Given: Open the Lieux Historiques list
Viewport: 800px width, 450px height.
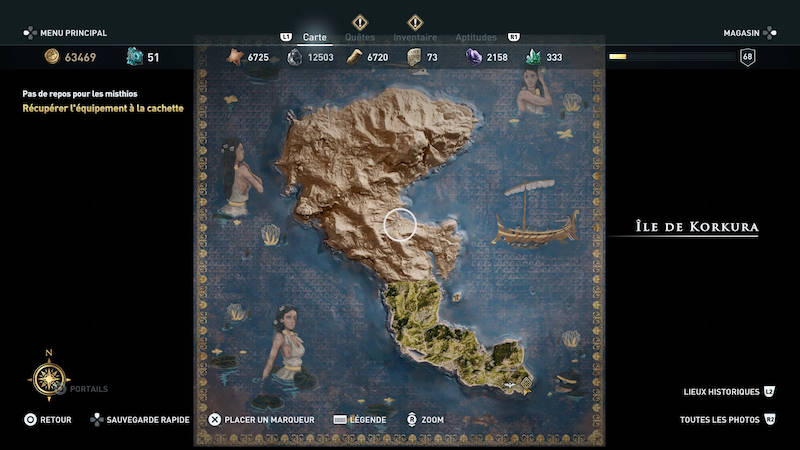Looking at the screenshot, I should click(x=722, y=392).
